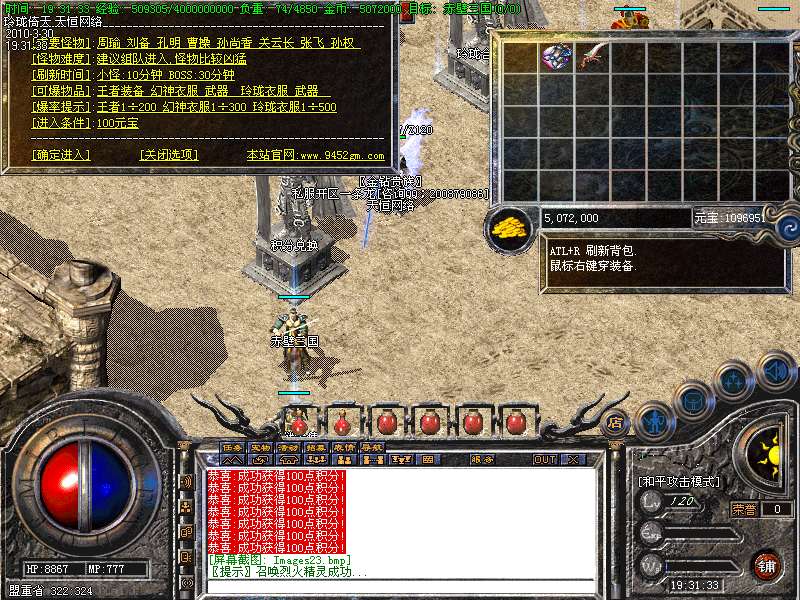Use the first red potion in belt
This screenshot has width=800, height=600.
pos(298,422)
